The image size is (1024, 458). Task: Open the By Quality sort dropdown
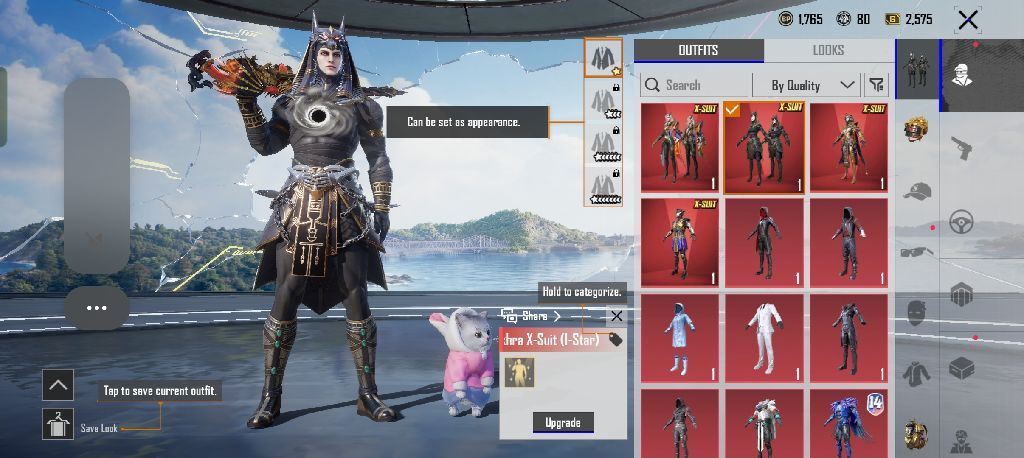(x=813, y=85)
